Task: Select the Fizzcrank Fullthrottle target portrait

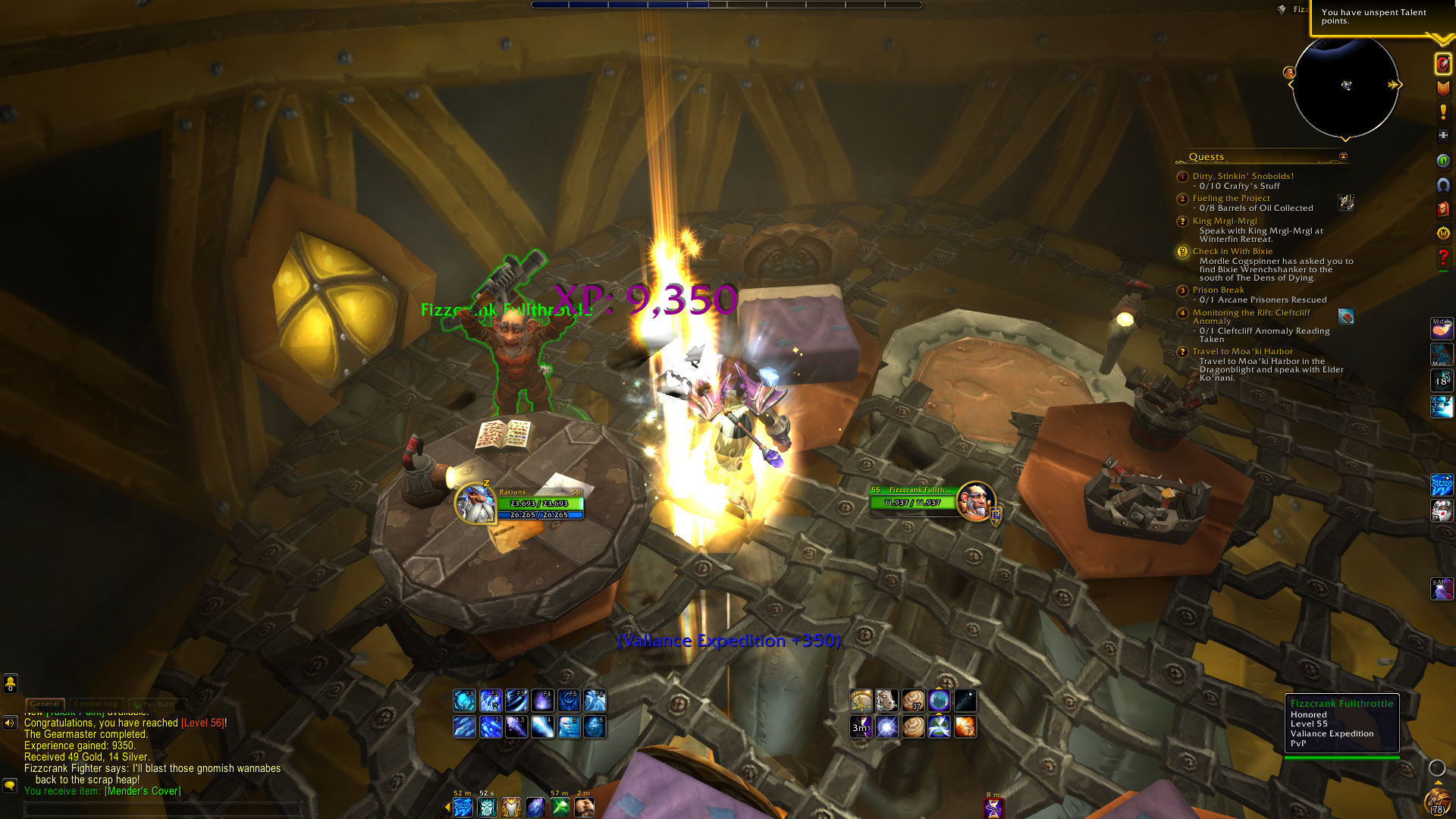Action: pos(975,500)
